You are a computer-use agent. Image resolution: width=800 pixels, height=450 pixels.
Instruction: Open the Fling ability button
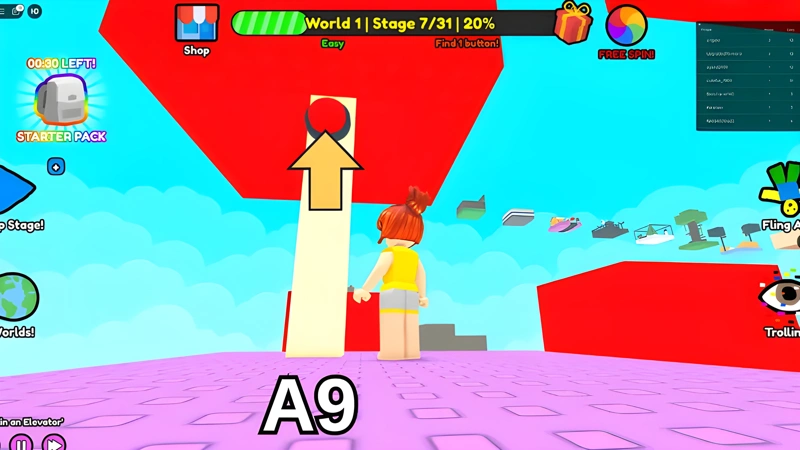(783, 188)
